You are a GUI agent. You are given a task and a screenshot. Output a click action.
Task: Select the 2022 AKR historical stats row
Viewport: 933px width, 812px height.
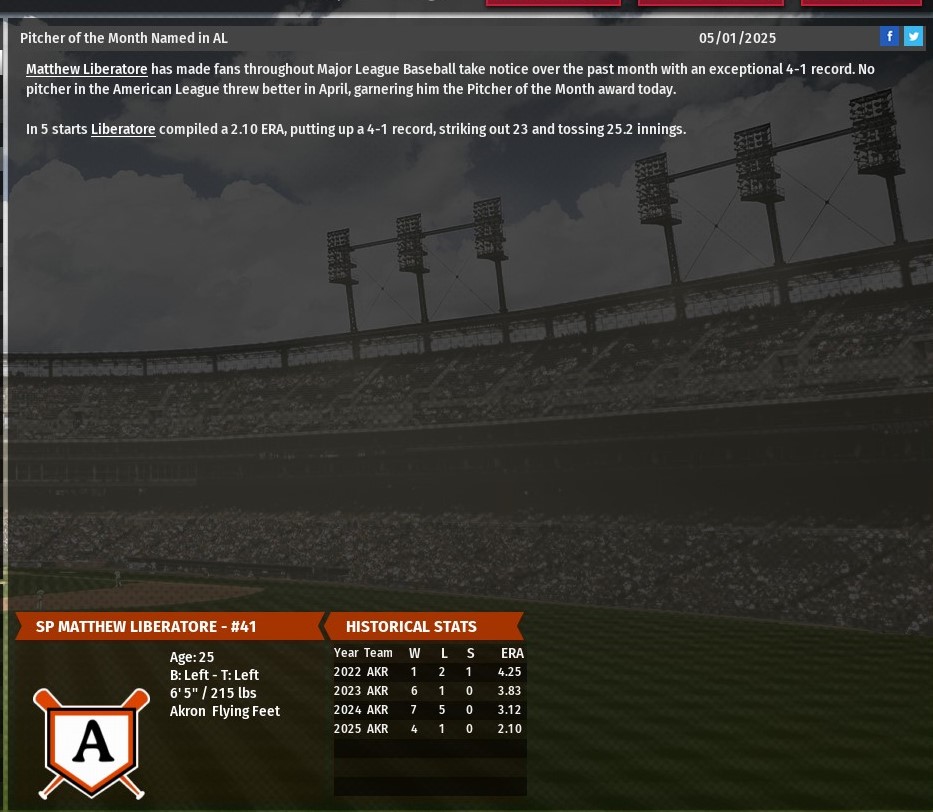pyautogui.click(x=428, y=672)
